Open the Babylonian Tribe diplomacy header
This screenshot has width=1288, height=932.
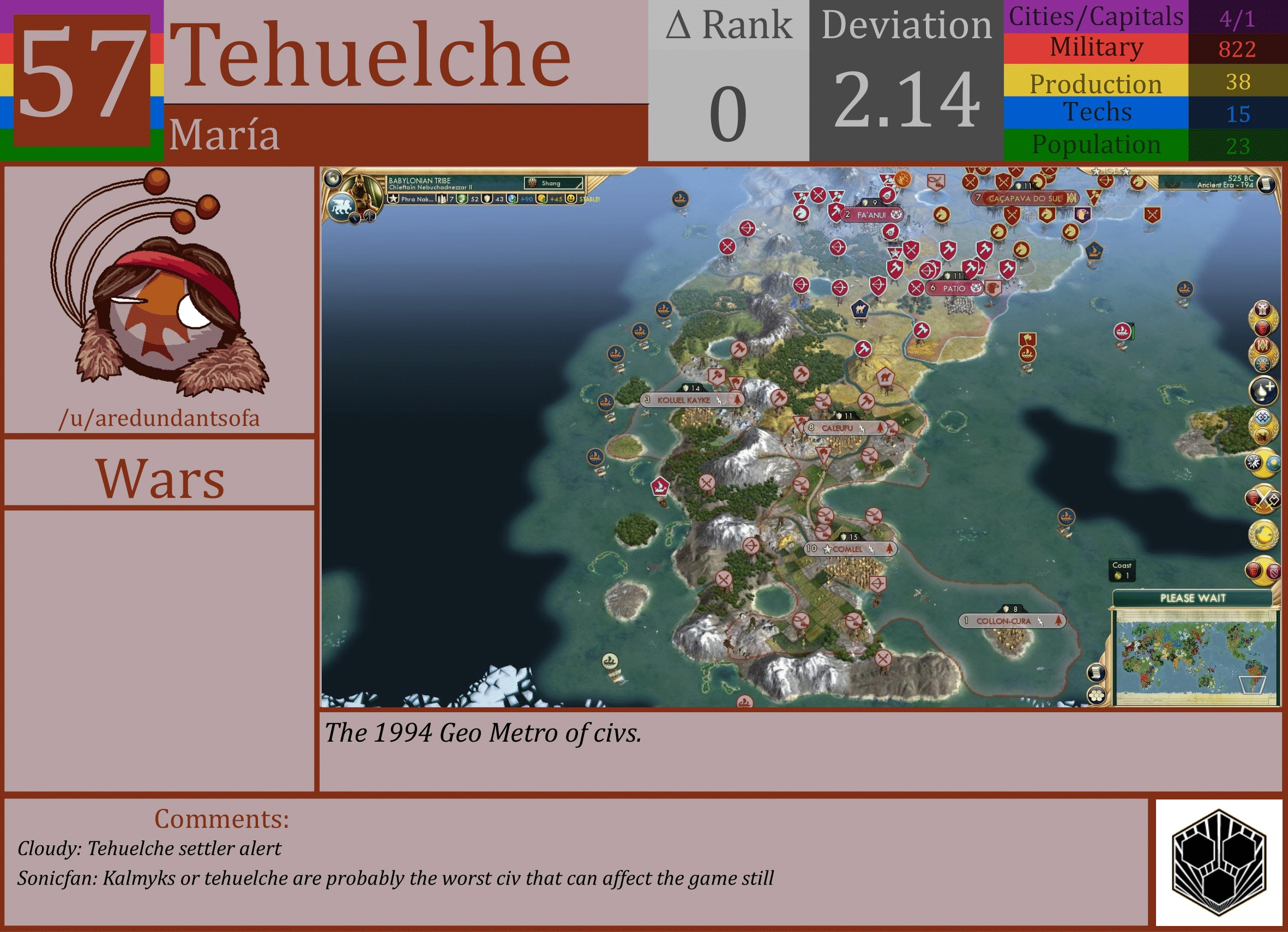point(420,180)
